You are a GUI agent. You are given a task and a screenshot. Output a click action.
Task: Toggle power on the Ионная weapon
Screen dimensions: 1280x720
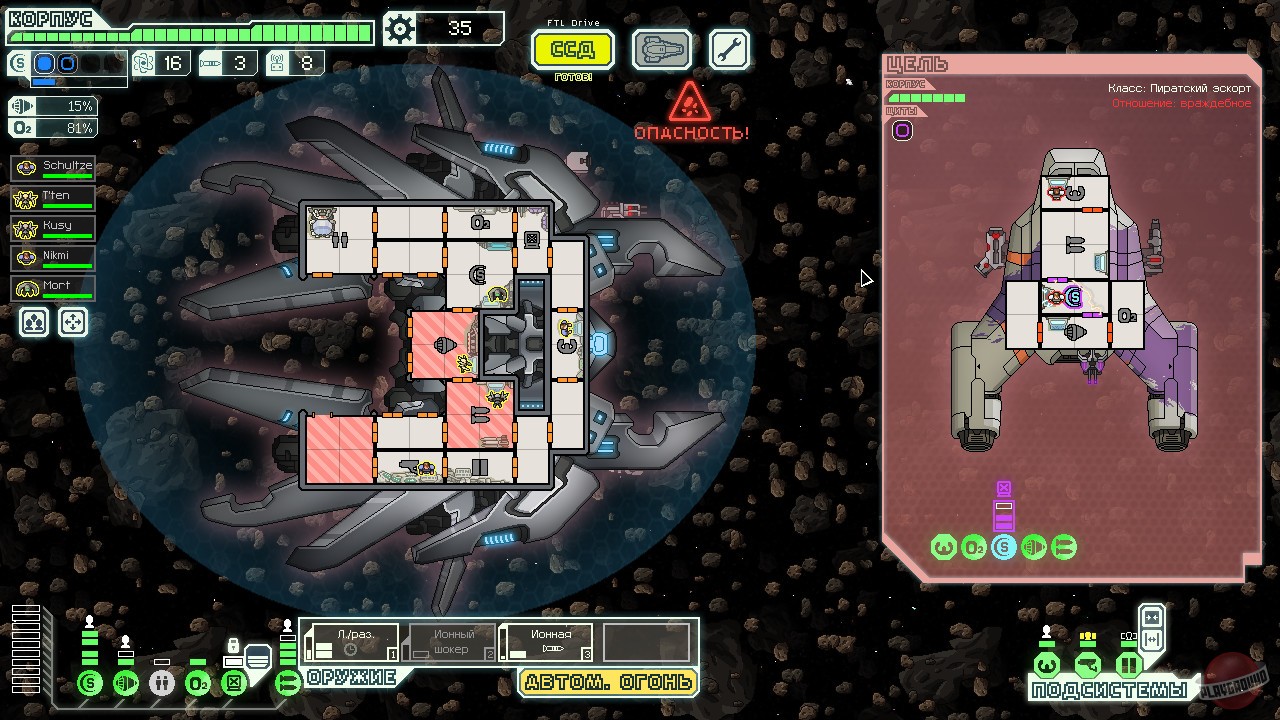[x=546, y=641]
